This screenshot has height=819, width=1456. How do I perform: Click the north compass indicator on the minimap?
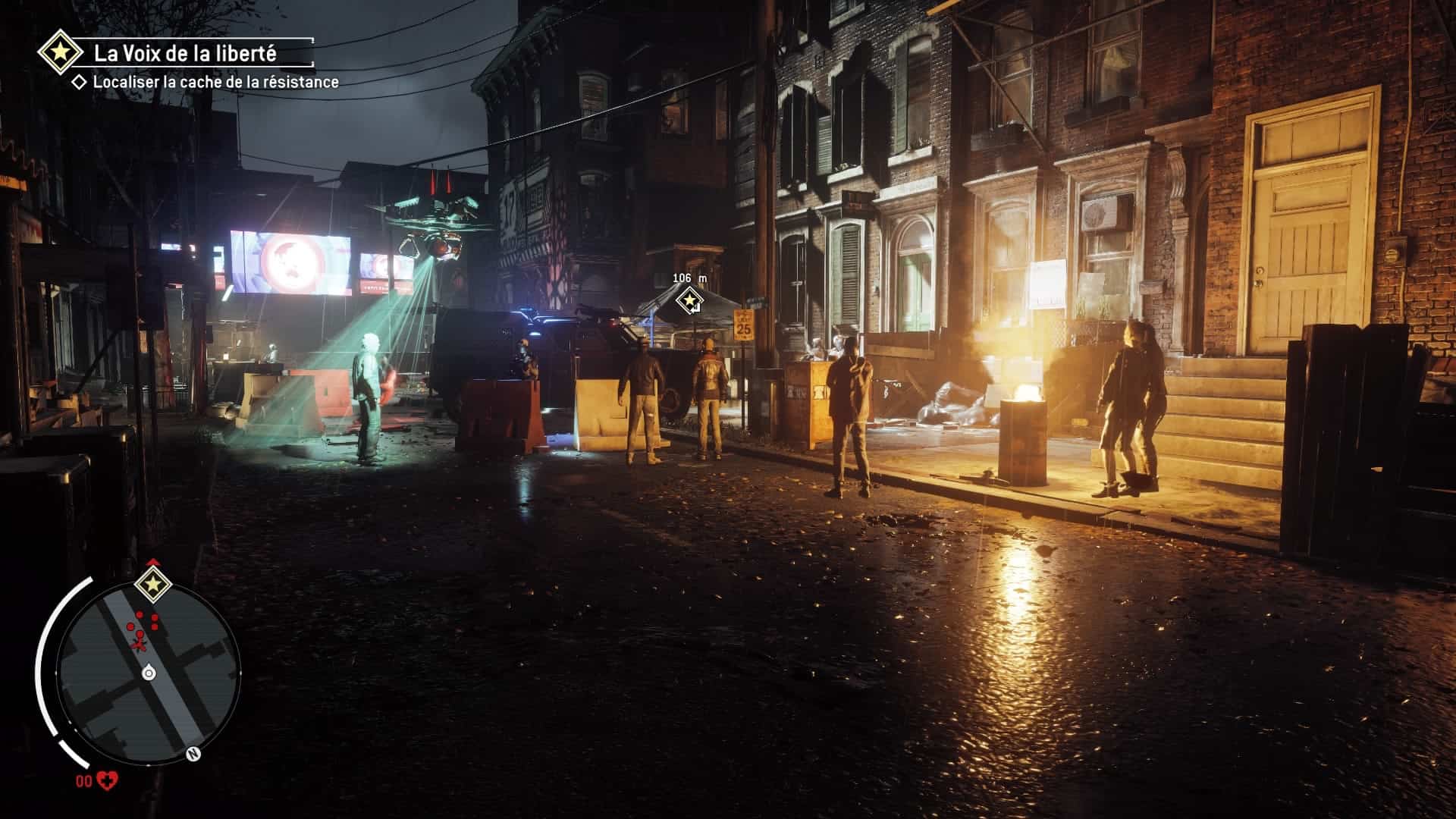pyautogui.click(x=193, y=755)
